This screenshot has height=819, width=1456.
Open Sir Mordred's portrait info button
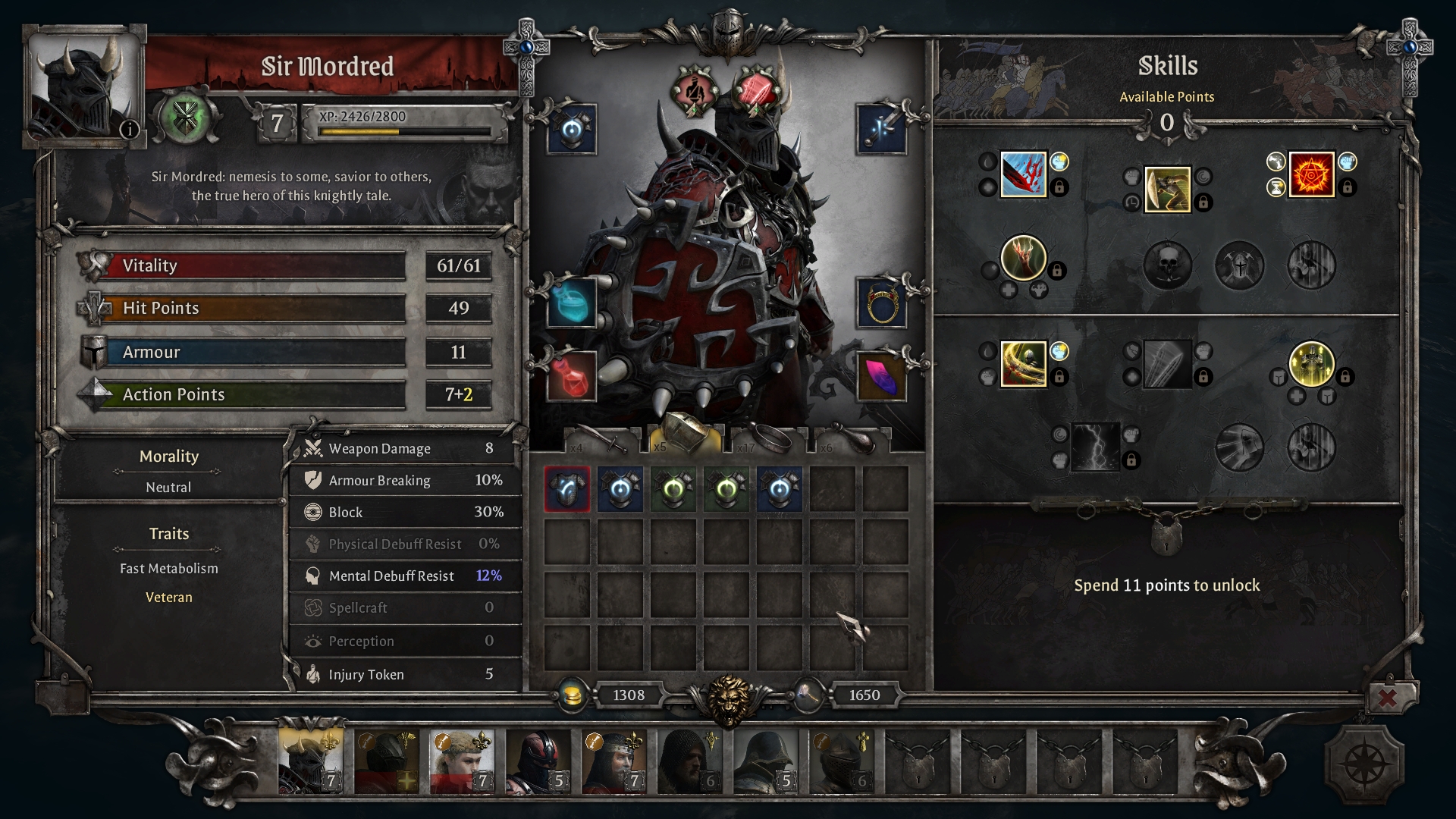point(130,129)
